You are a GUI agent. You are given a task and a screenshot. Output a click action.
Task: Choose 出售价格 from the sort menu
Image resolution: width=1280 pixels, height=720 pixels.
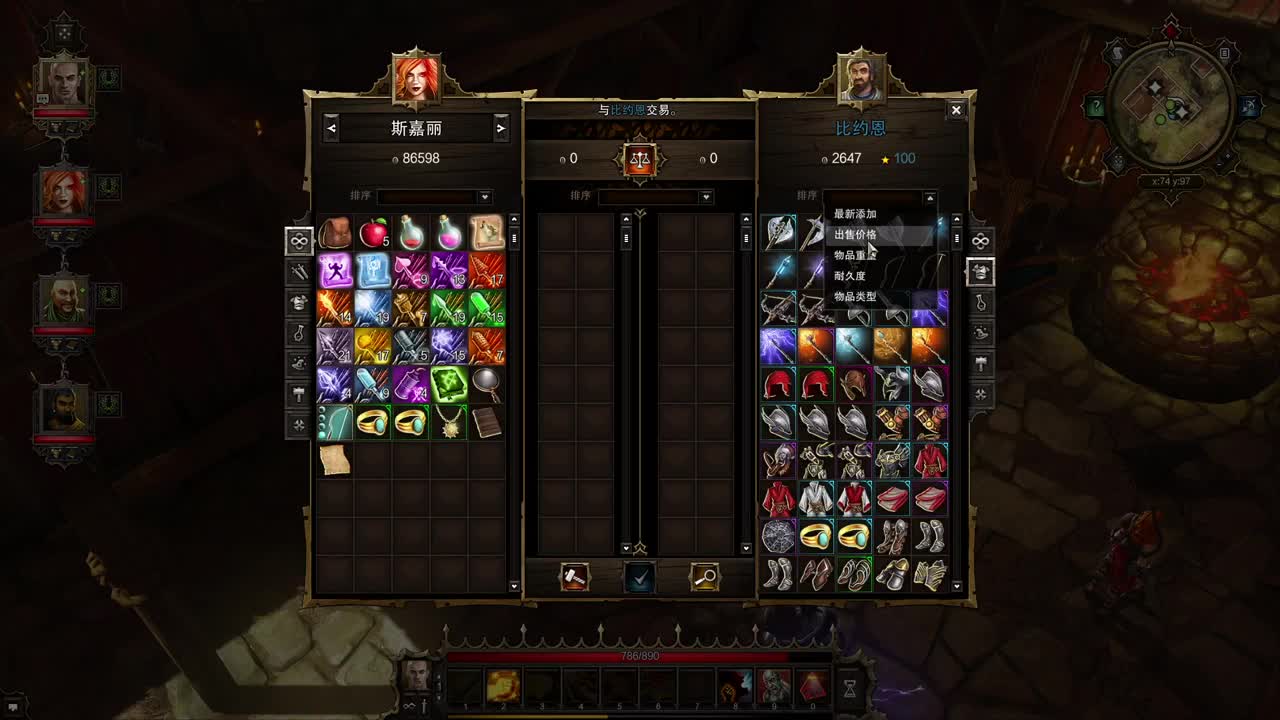click(855, 235)
